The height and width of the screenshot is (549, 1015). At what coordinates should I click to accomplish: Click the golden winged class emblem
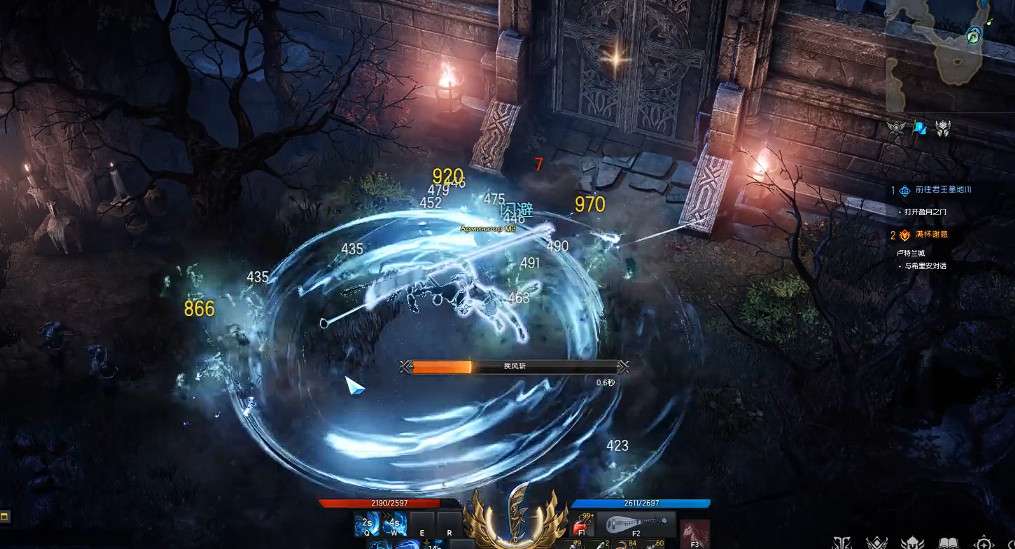pos(517,515)
